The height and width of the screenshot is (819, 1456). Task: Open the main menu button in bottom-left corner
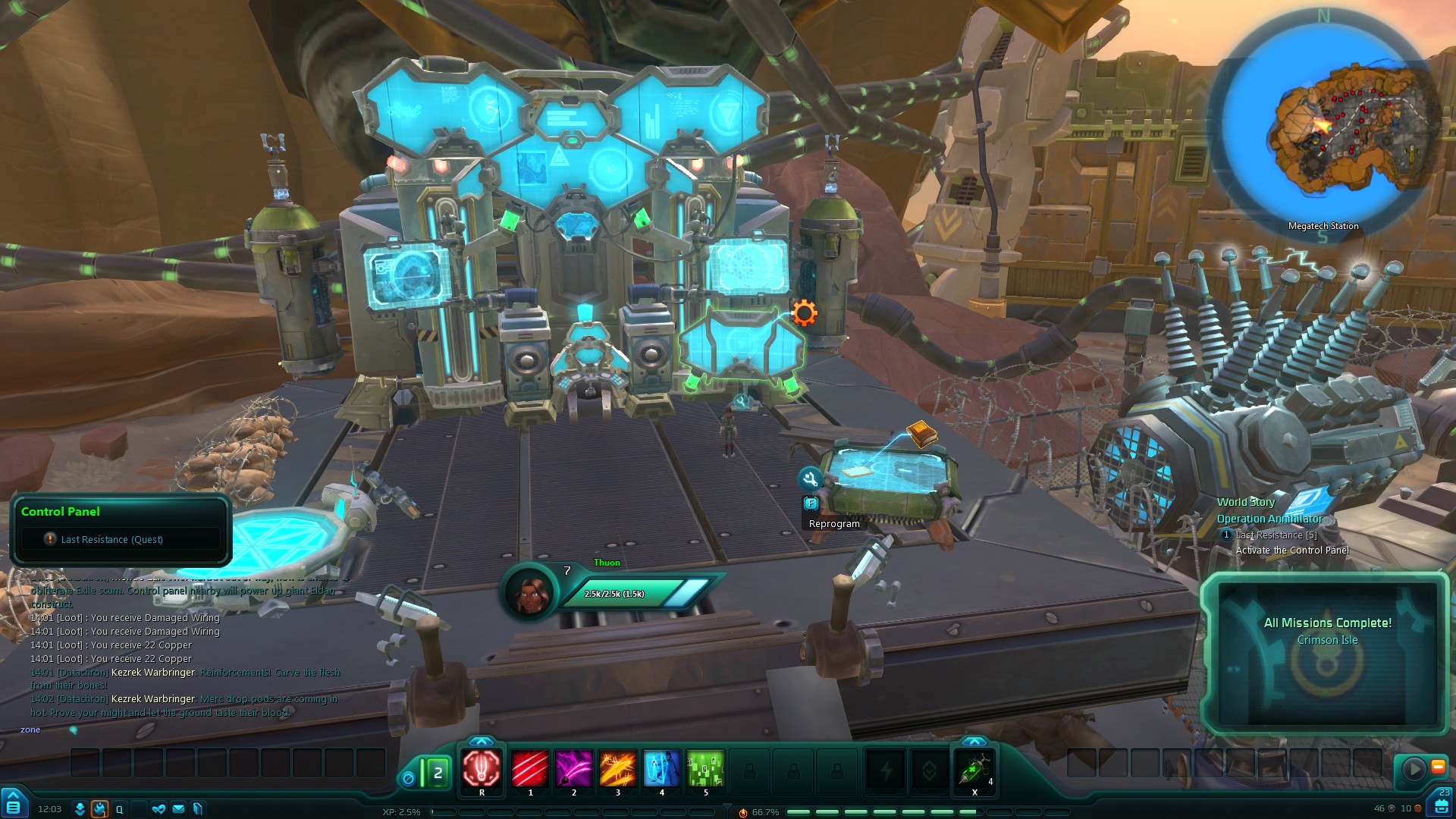click(14, 805)
